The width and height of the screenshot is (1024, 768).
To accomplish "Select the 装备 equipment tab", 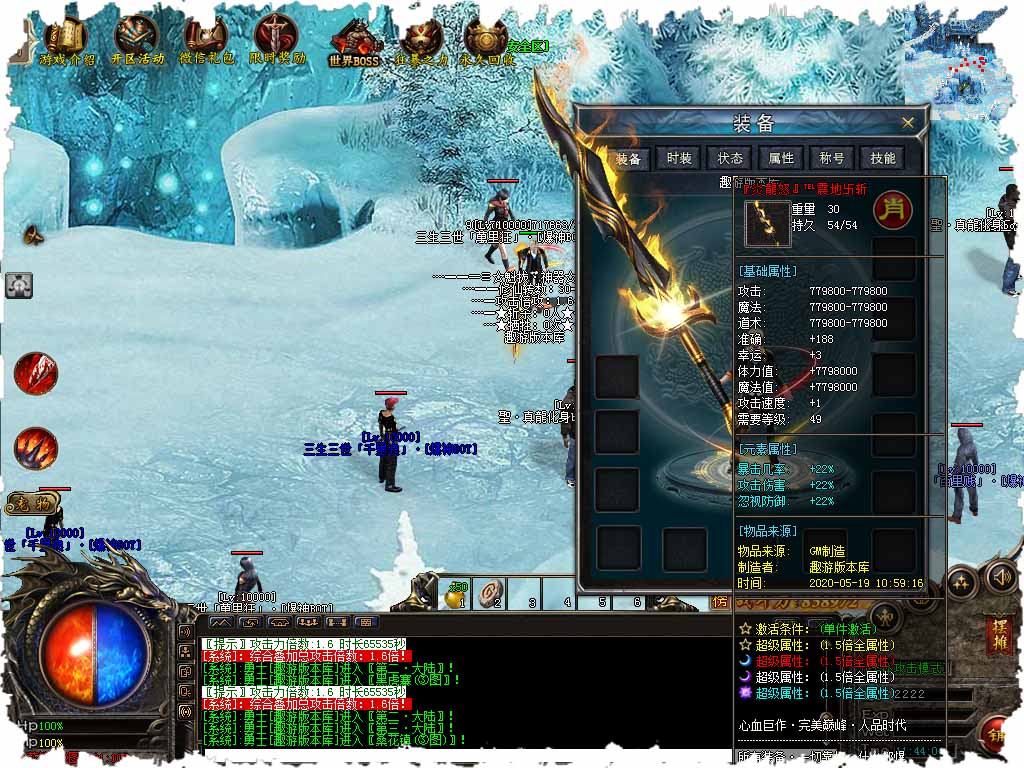I will click(628, 158).
